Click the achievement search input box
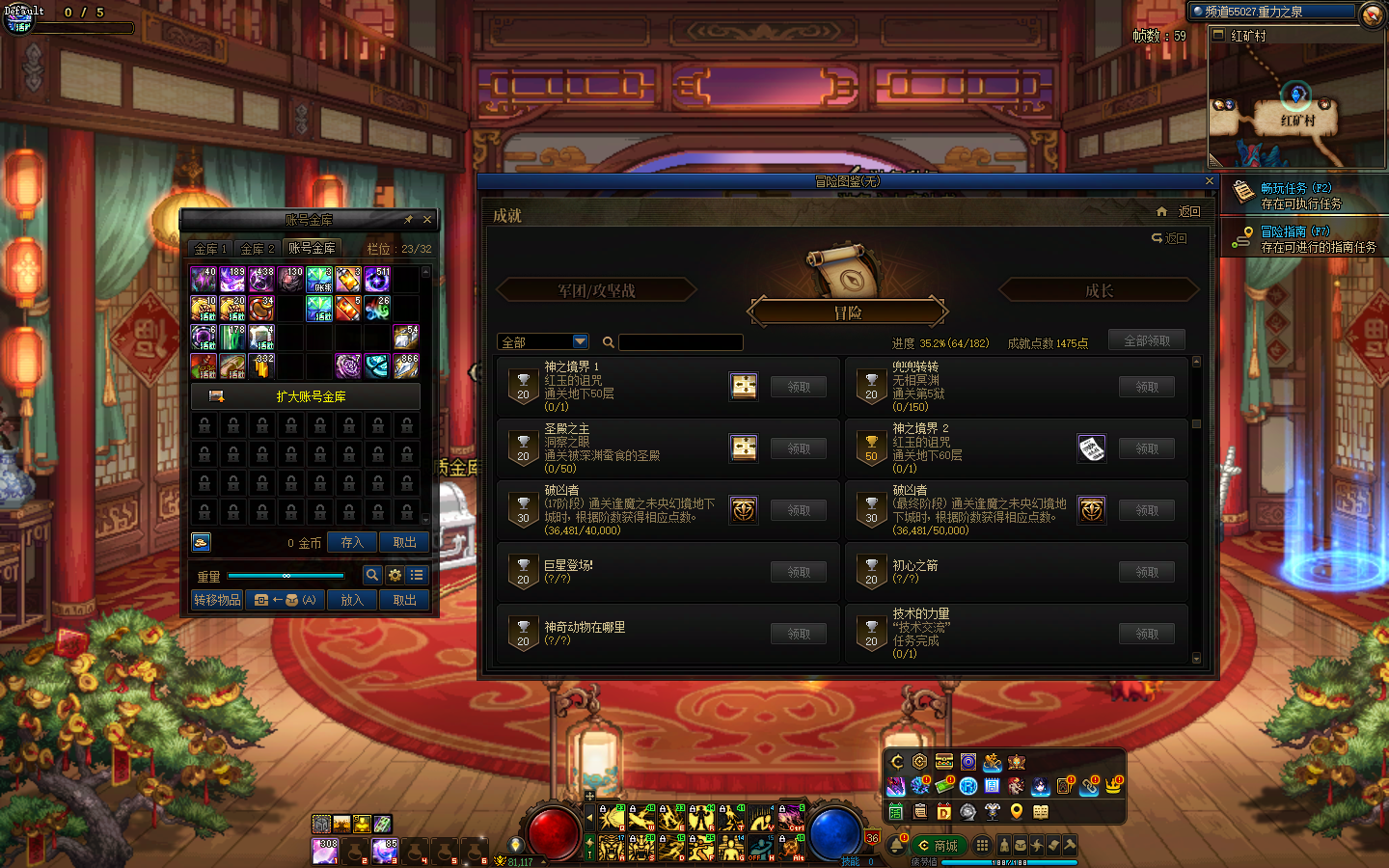 [x=680, y=342]
